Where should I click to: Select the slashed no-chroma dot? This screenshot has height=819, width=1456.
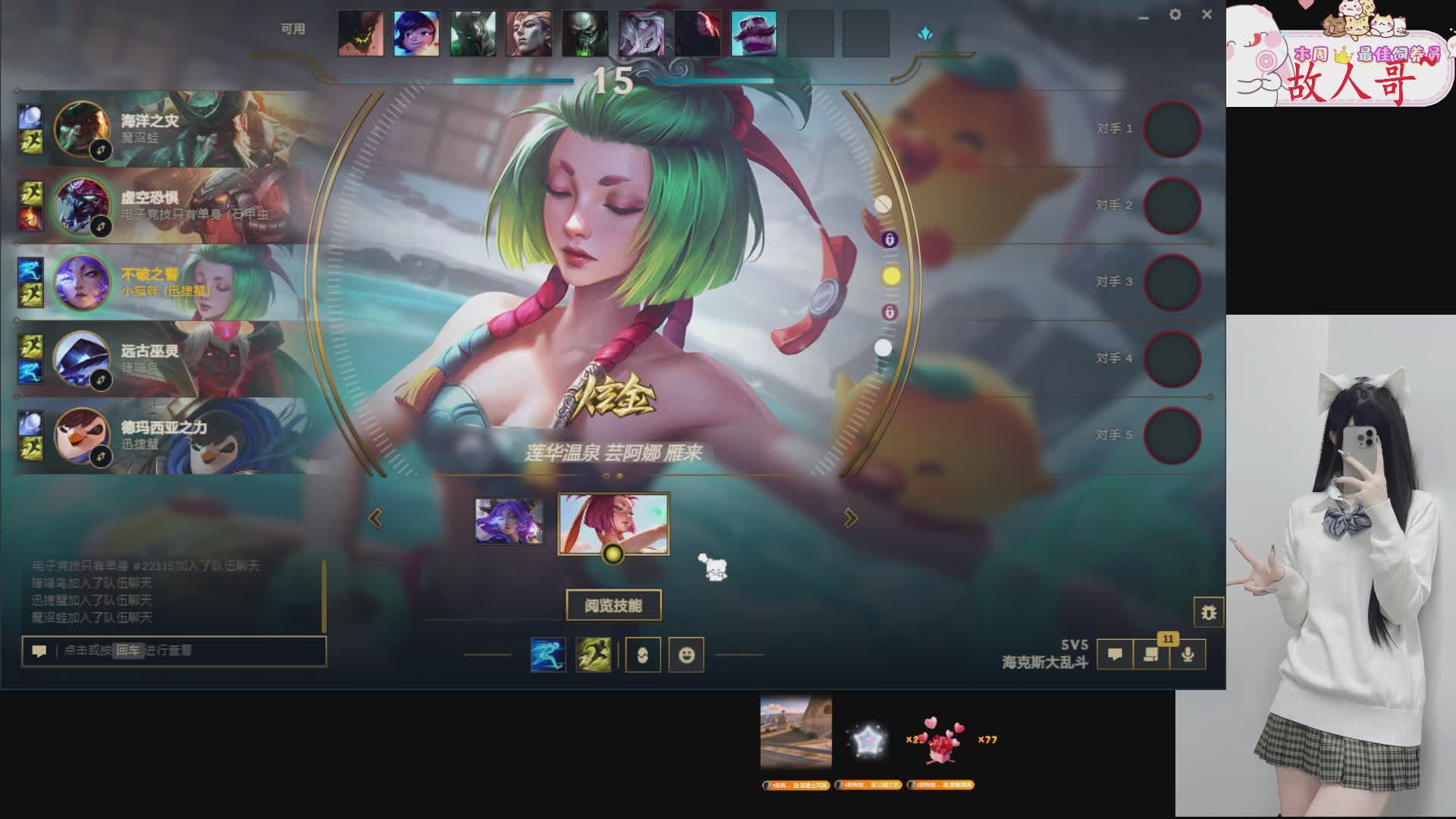click(x=883, y=204)
